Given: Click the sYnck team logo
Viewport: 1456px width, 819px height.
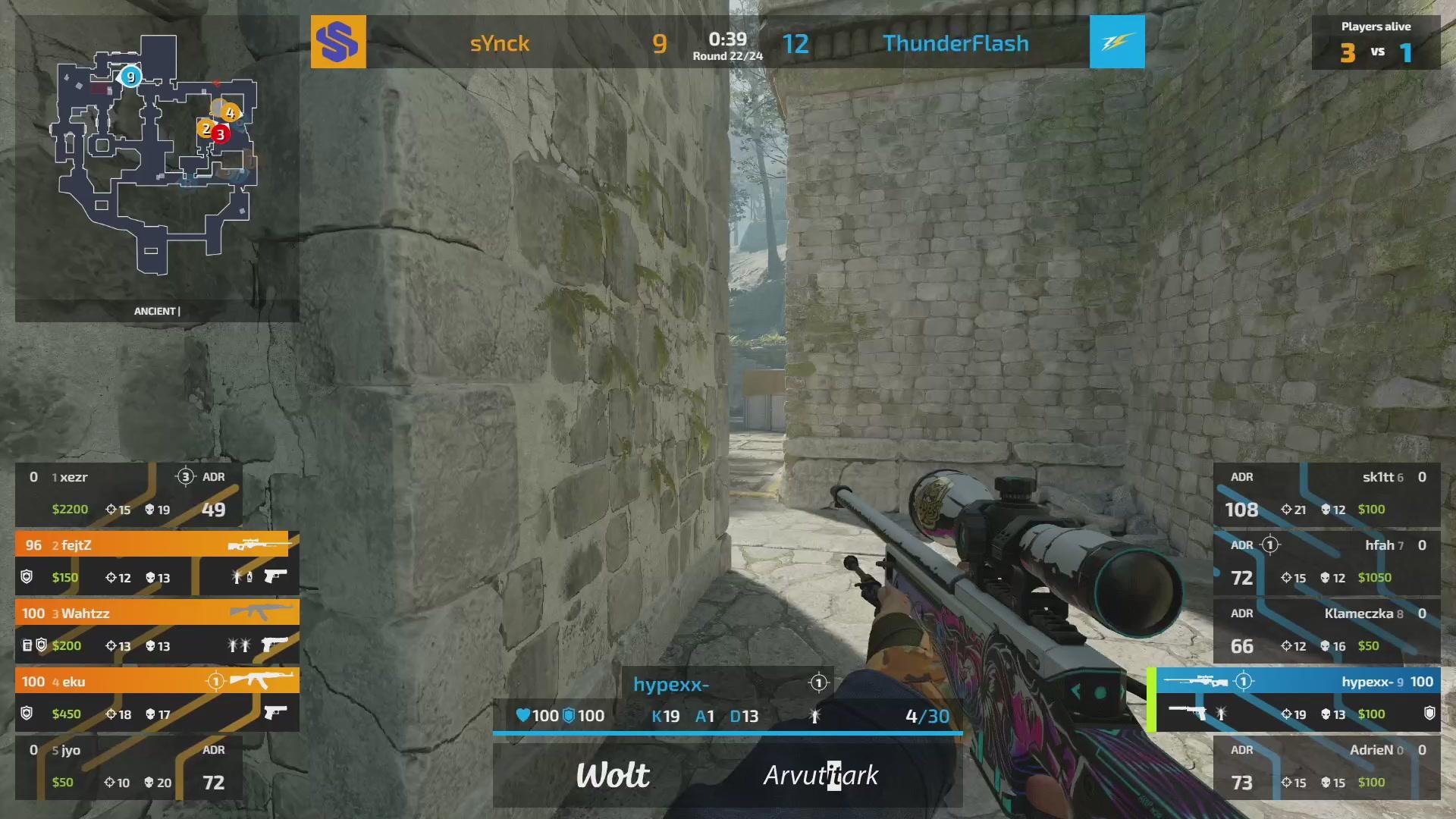Looking at the screenshot, I should [x=338, y=42].
